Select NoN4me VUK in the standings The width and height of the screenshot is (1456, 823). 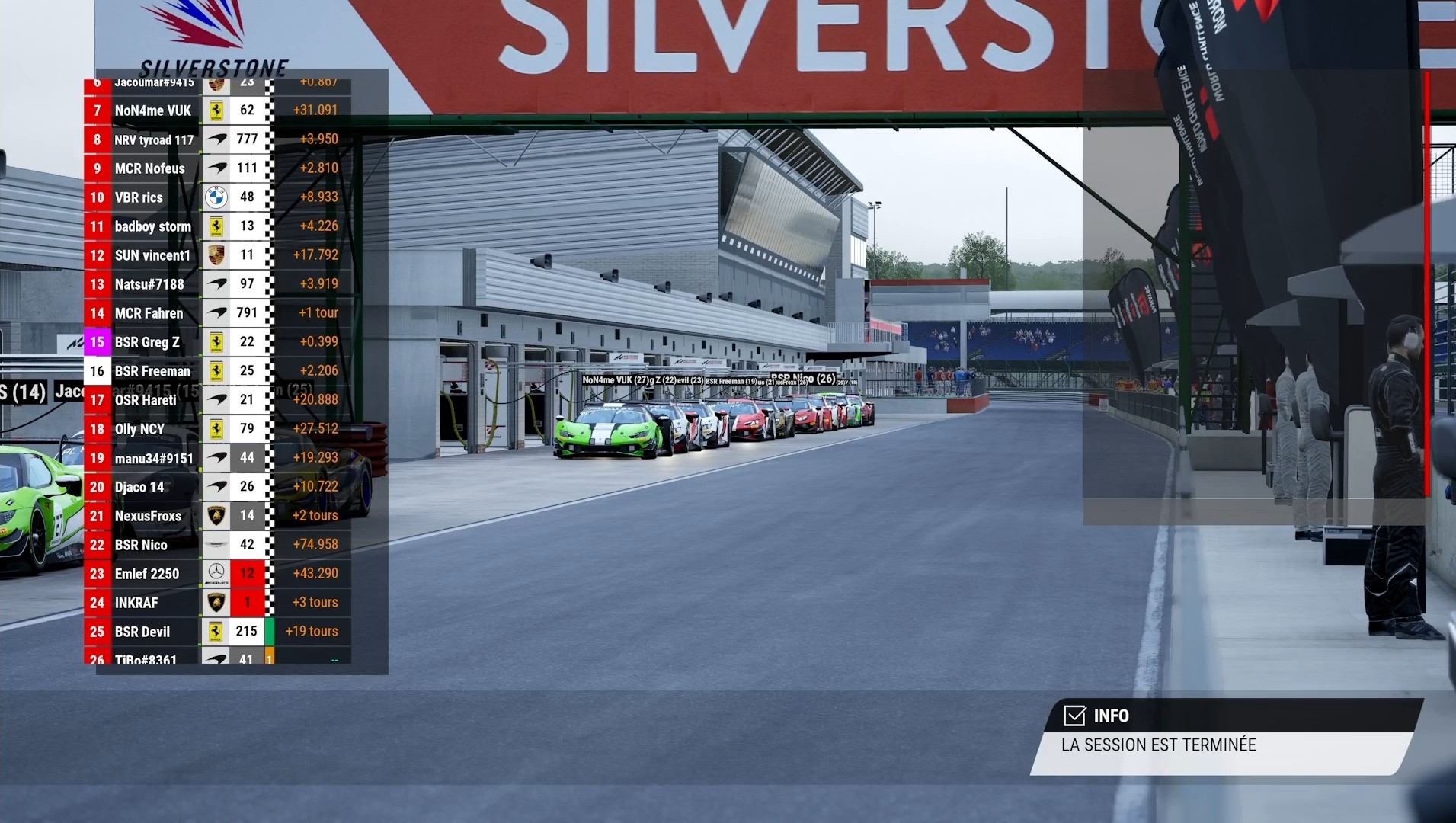152,110
